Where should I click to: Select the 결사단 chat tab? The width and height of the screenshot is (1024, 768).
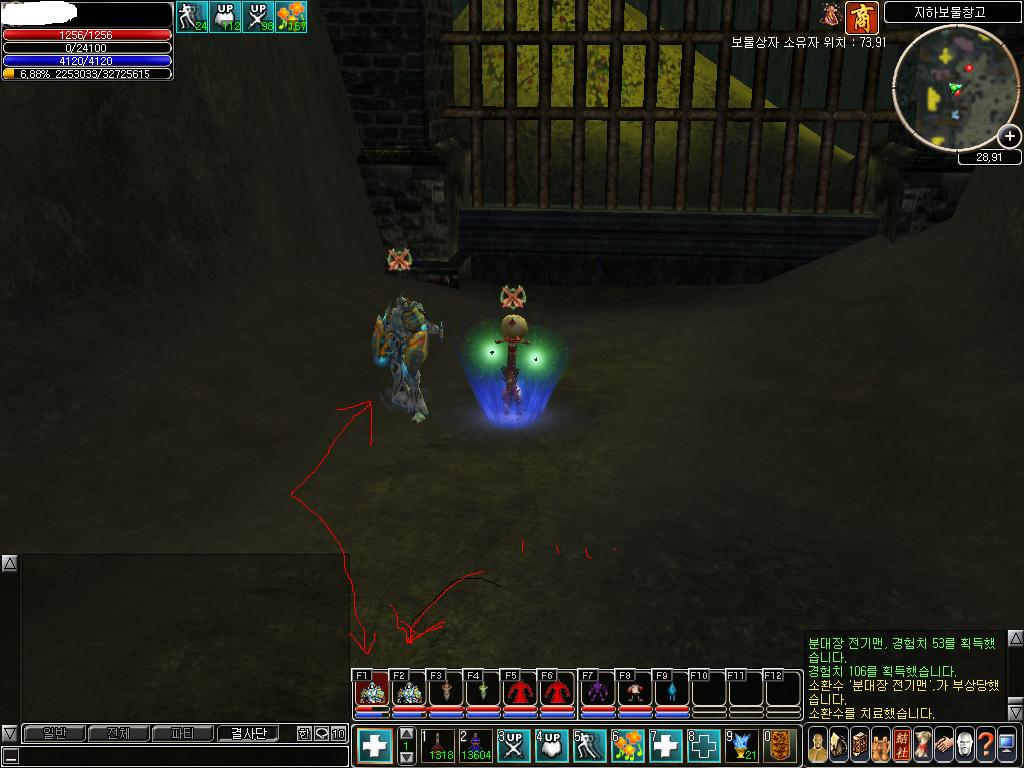pyautogui.click(x=248, y=733)
